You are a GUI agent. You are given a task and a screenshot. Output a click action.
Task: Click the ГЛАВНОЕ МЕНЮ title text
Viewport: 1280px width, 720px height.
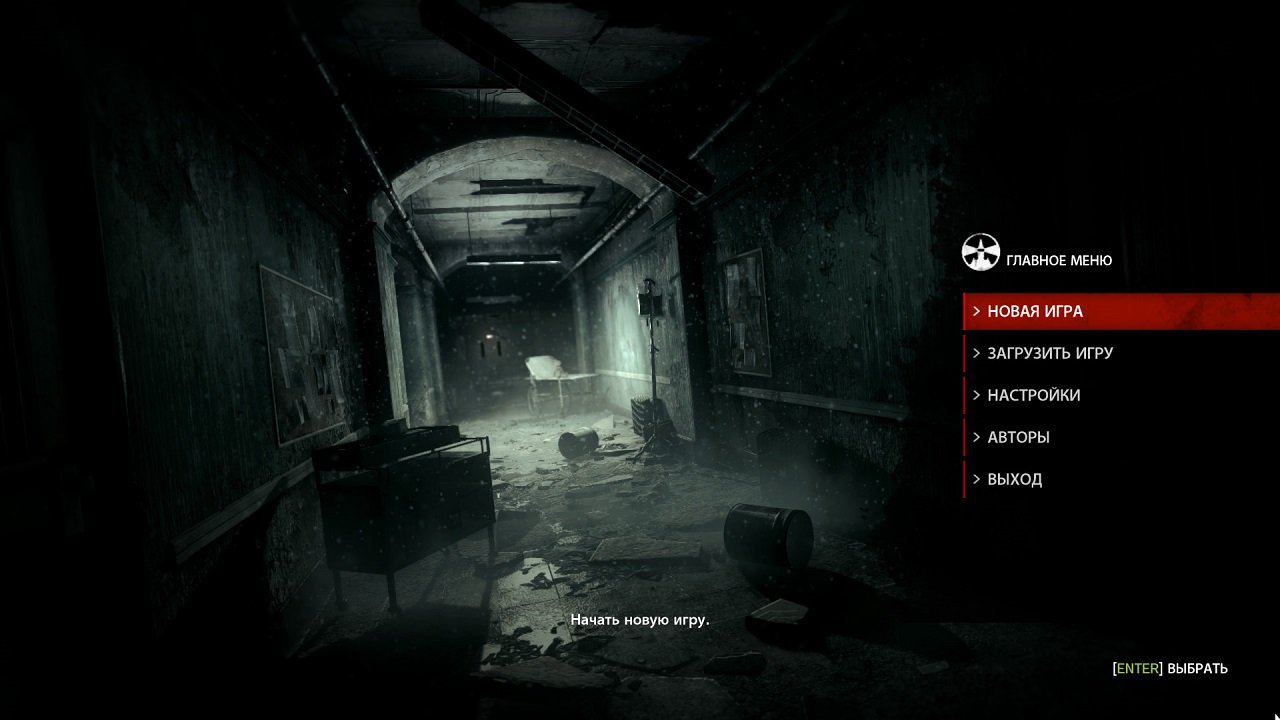[1057, 260]
